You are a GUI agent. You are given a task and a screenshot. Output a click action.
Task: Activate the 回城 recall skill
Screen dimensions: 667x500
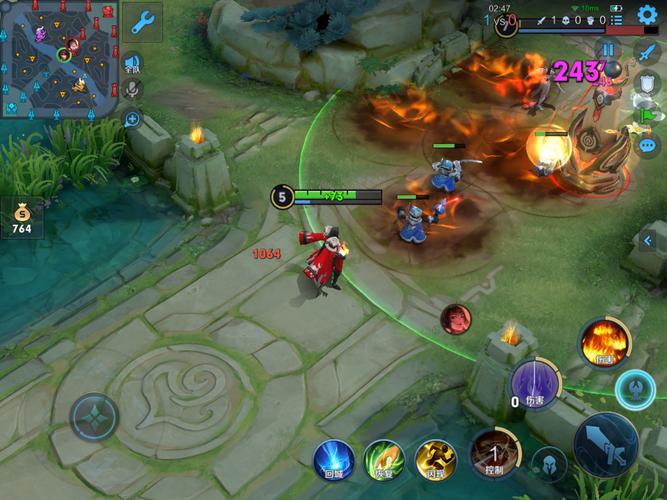(x=334, y=459)
